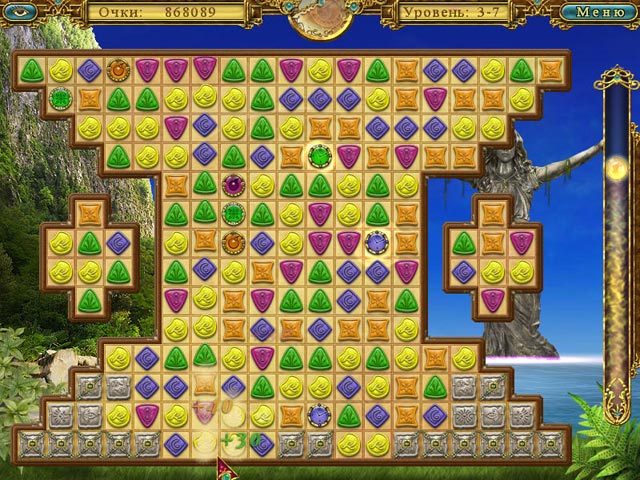Select the green clock bonus tile

pyautogui.click(x=319, y=156)
